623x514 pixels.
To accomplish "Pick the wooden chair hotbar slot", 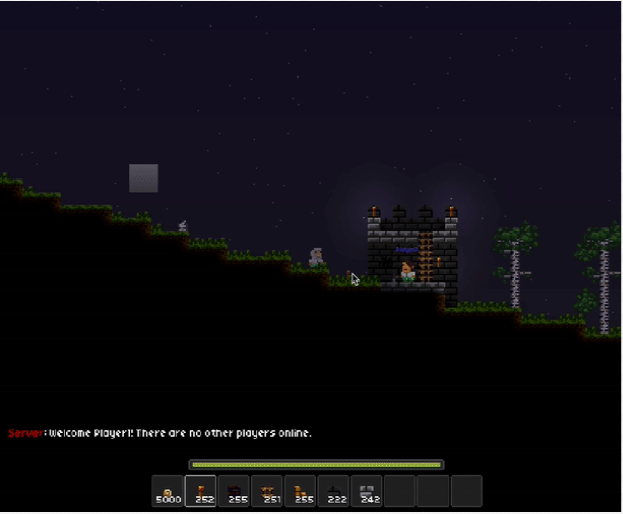I will click(300, 491).
